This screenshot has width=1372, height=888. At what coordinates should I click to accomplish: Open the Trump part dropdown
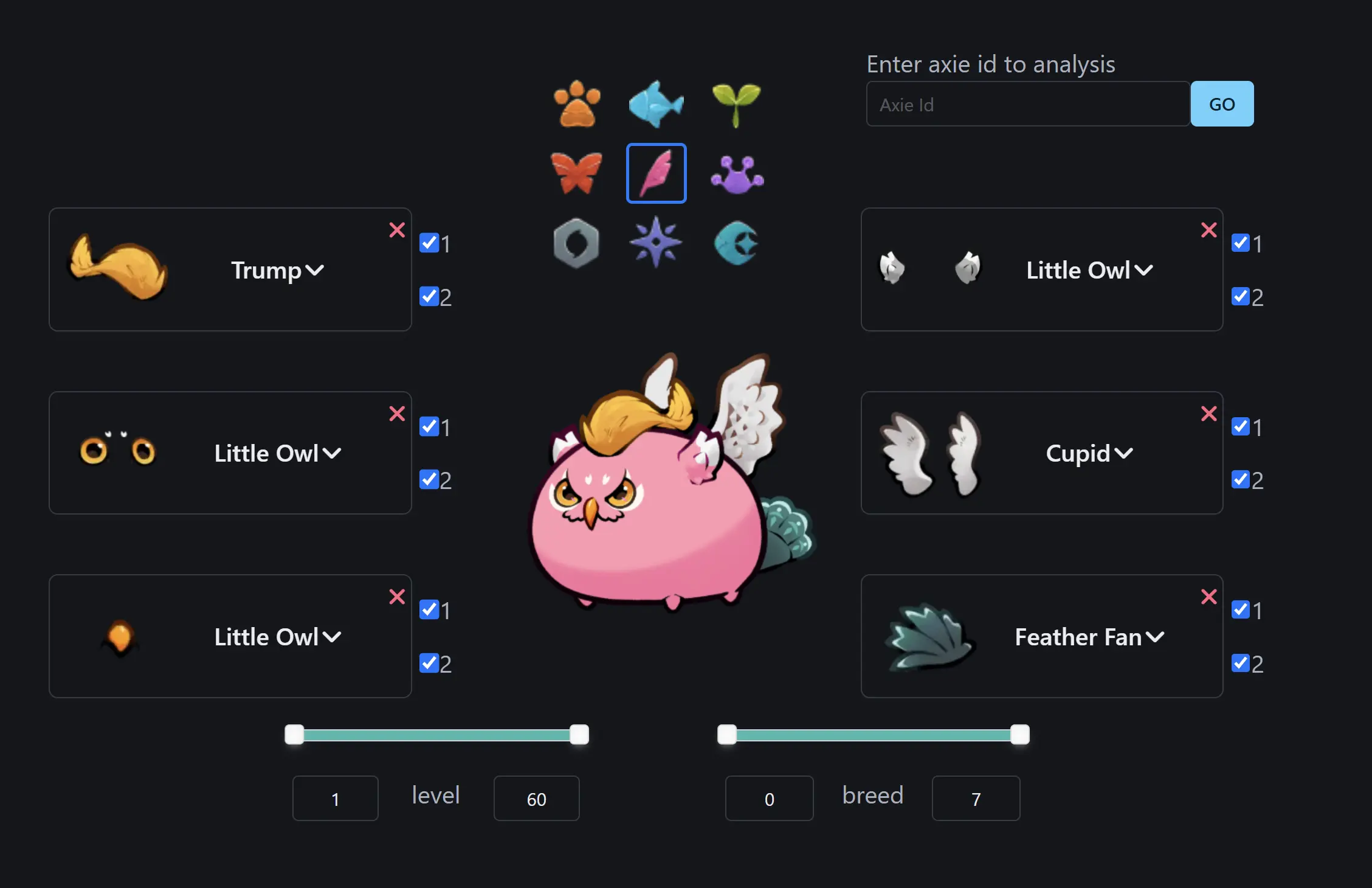pos(277,270)
